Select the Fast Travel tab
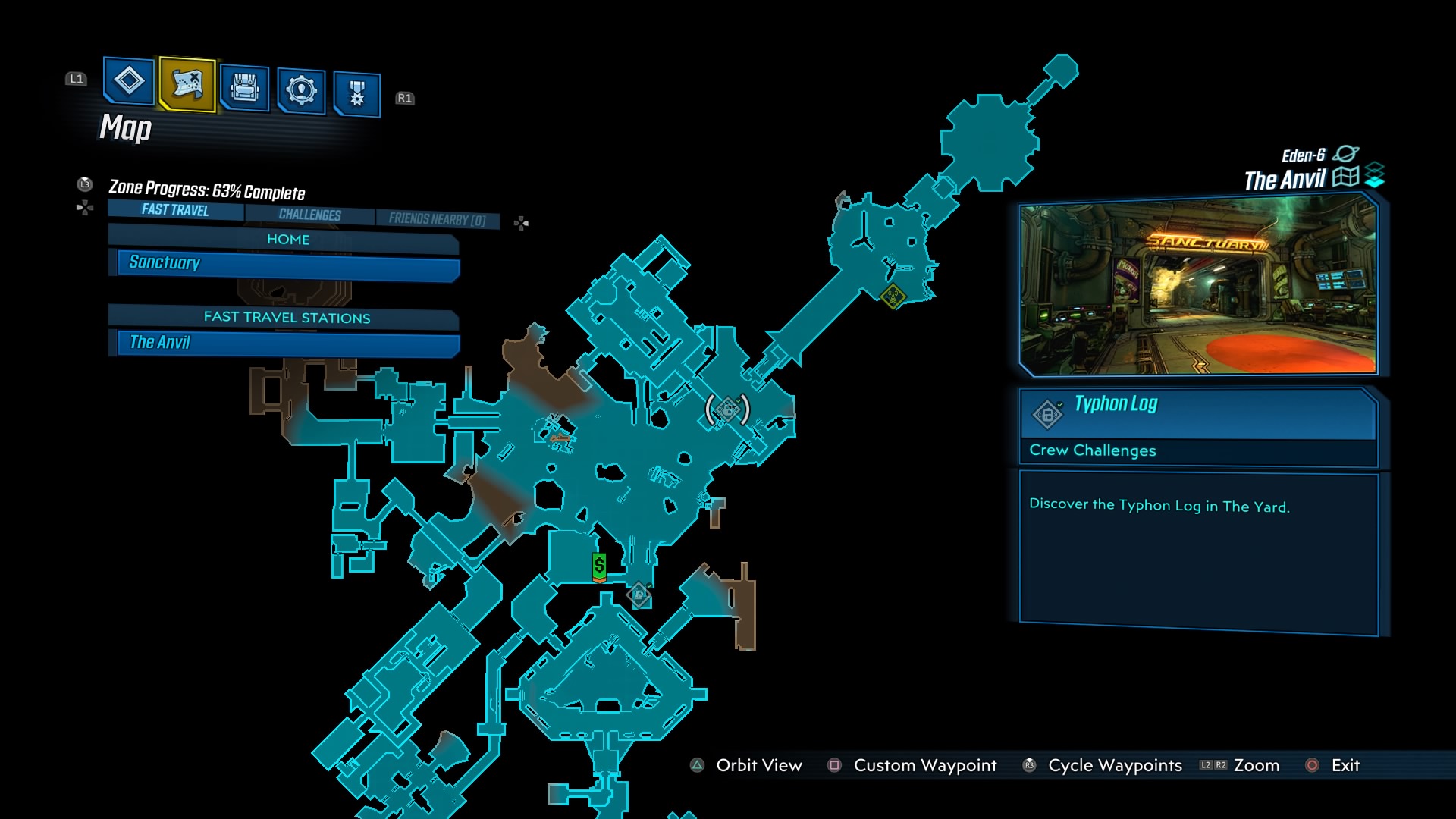Image resolution: width=1456 pixels, height=819 pixels. click(x=173, y=210)
